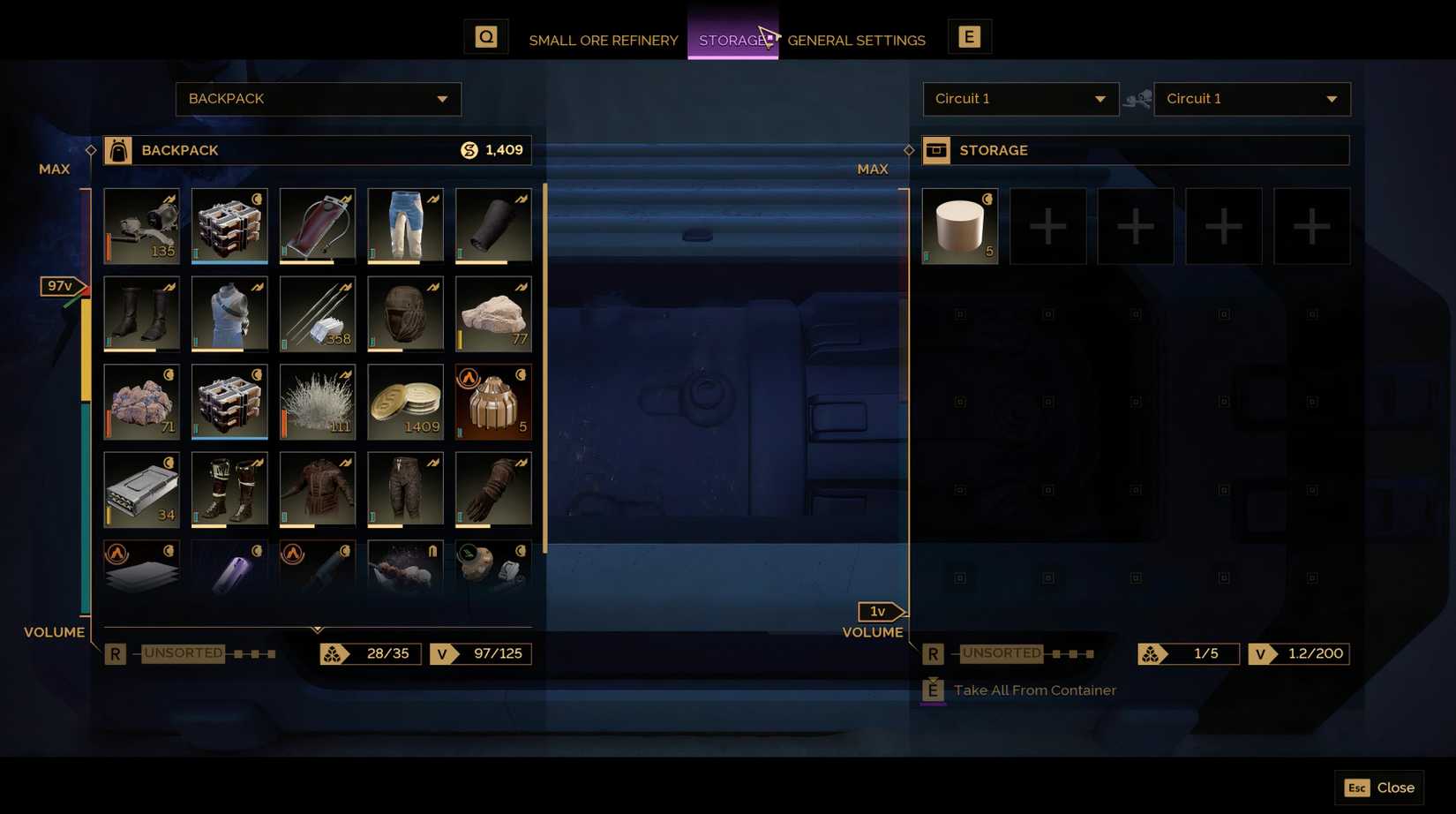The image size is (1456, 814).
Task: Open the BACKPACK source dropdown
Action: 318,99
